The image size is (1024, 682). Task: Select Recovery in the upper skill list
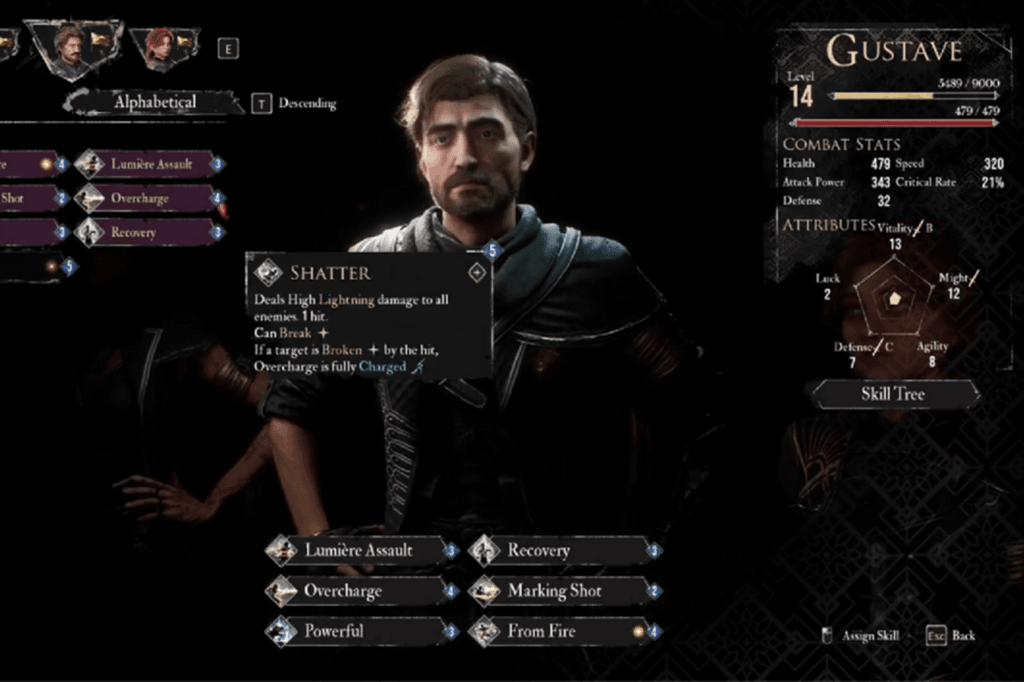click(x=150, y=232)
